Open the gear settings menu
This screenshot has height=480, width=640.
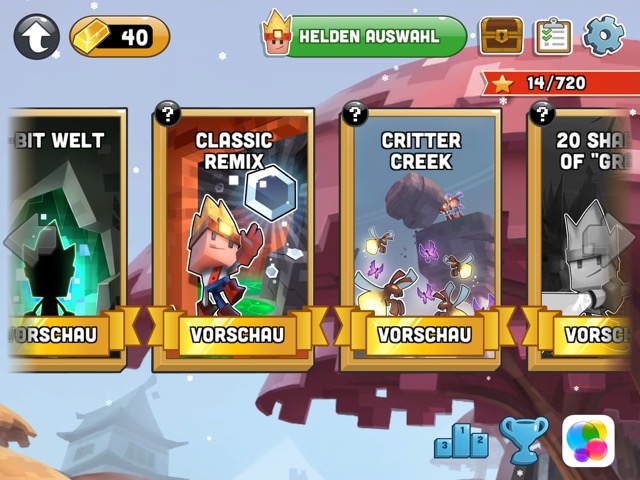coord(603,36)
